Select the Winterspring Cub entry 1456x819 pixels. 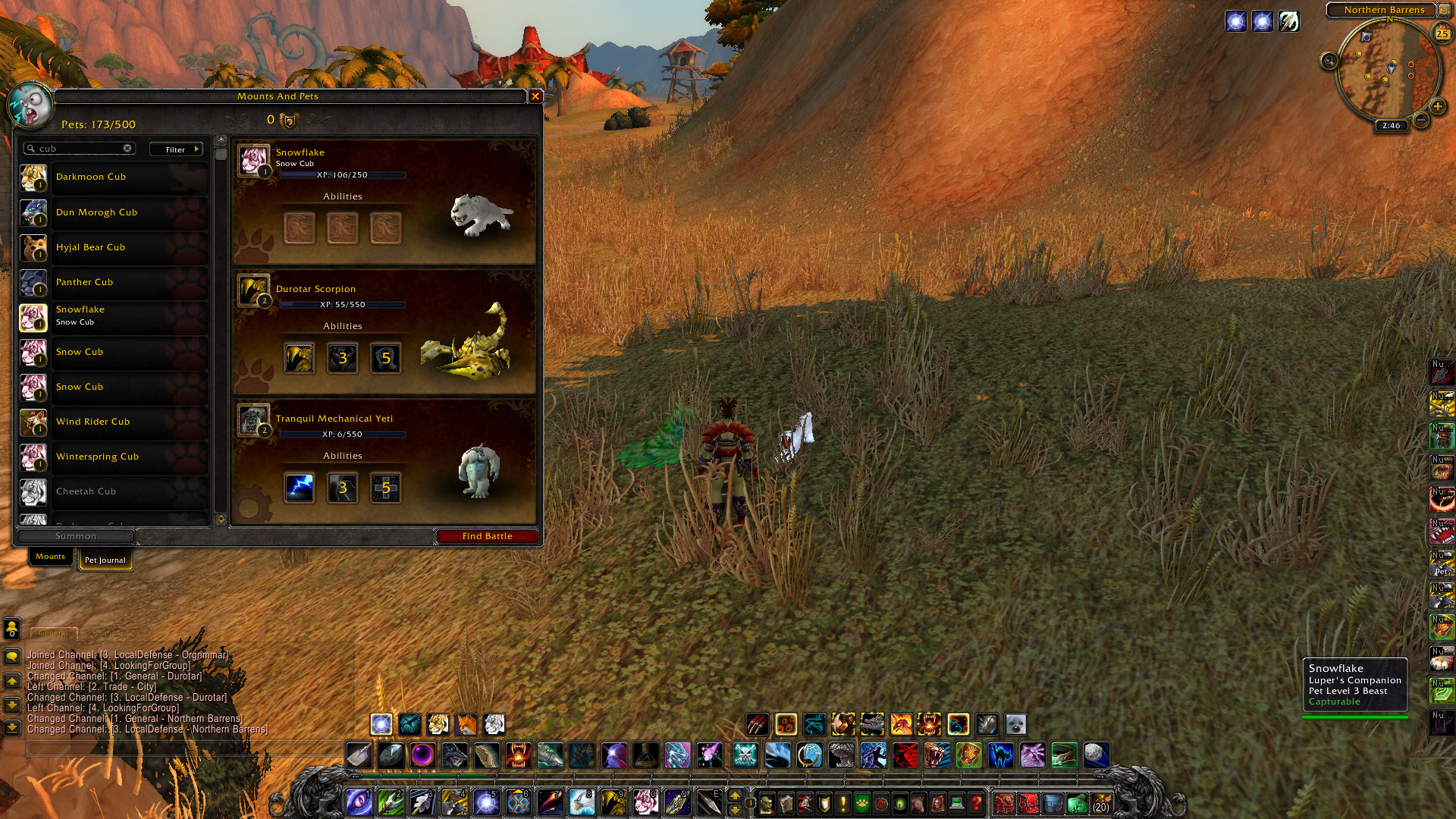point(114,457)
